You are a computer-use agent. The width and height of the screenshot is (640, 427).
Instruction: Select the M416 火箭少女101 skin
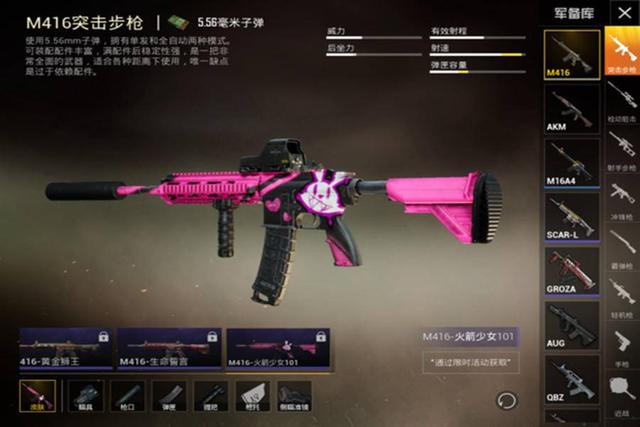pyautogui.click(x=278, y=348)
